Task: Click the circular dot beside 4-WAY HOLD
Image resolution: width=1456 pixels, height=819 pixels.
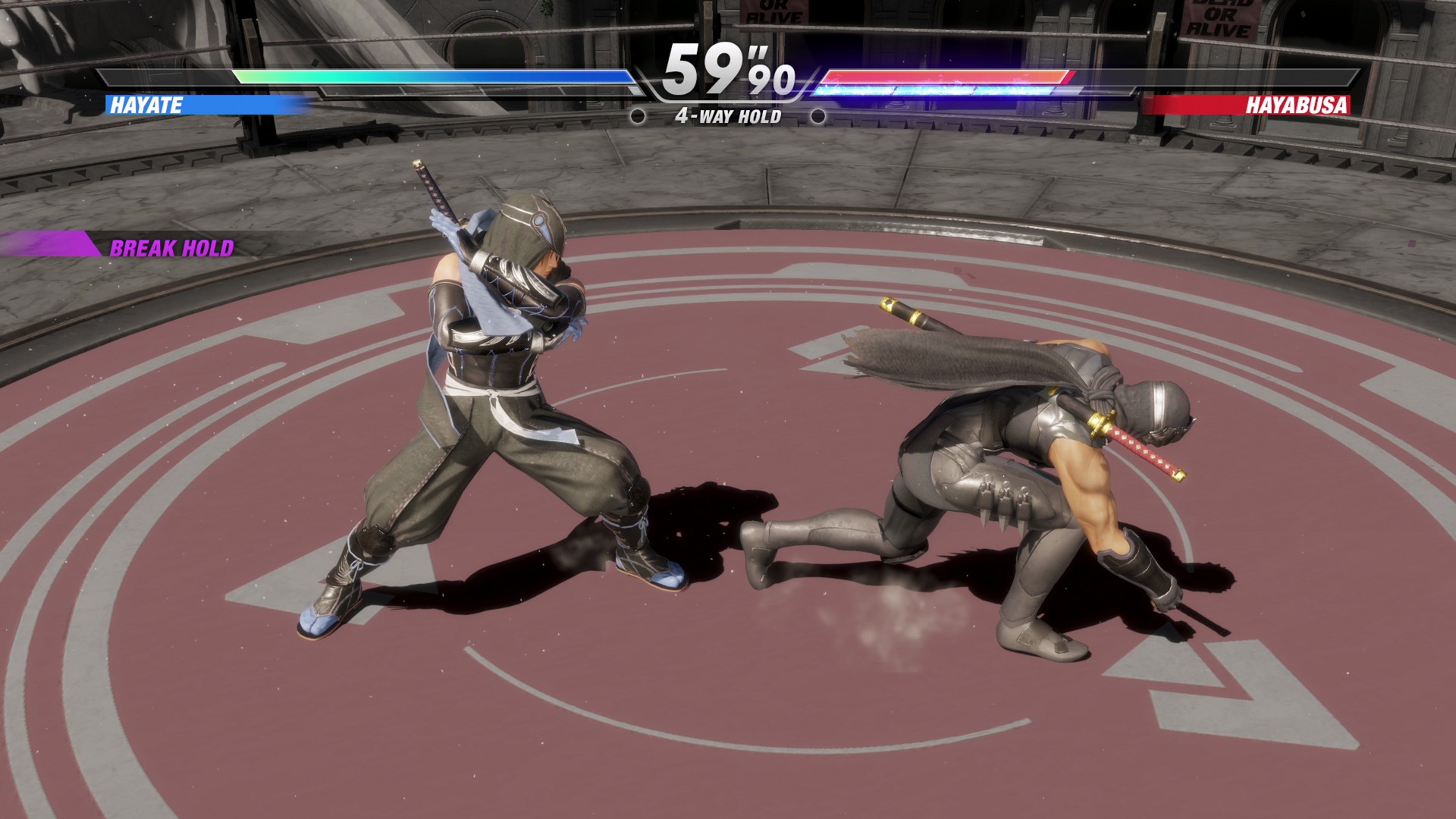Action: (637, 116)
